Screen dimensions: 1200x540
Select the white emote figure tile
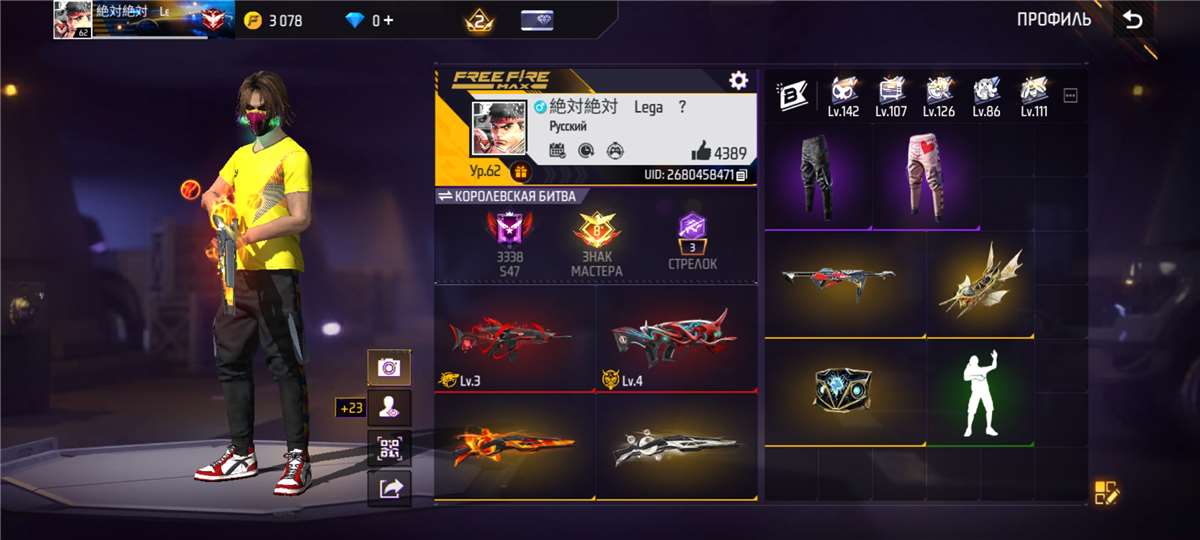(980, 393)
